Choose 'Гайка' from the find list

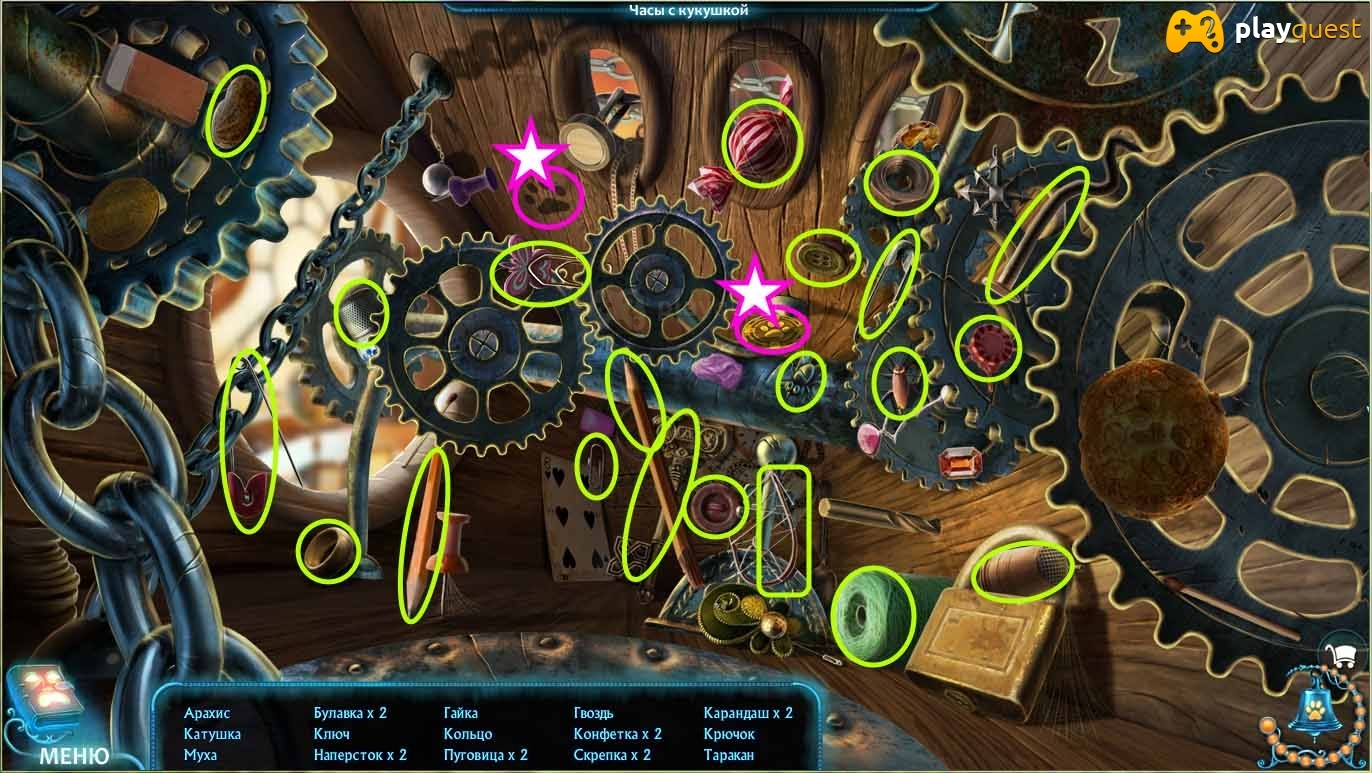pos(461,713)
